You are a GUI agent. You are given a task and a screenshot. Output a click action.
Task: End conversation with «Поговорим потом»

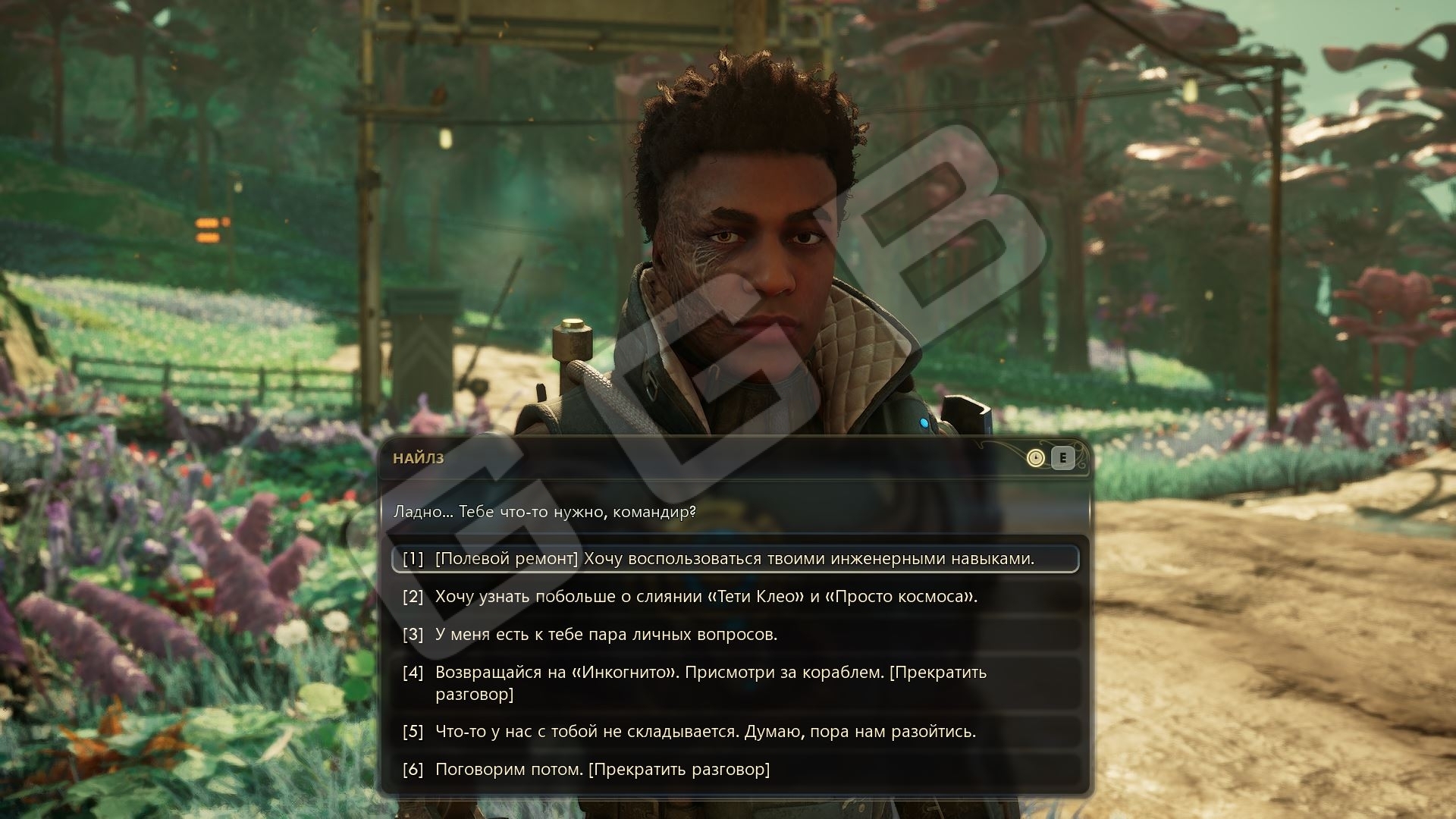(602, 770)
